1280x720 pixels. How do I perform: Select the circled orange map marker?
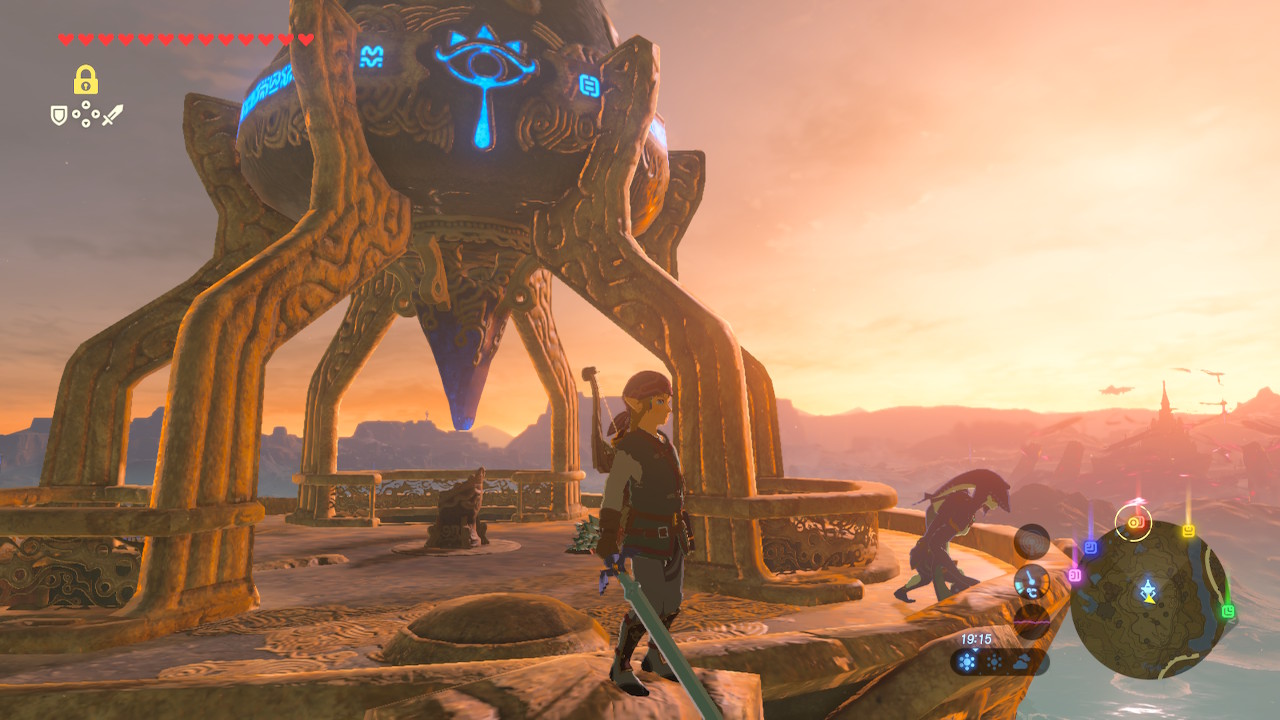tap(1134, 522)
